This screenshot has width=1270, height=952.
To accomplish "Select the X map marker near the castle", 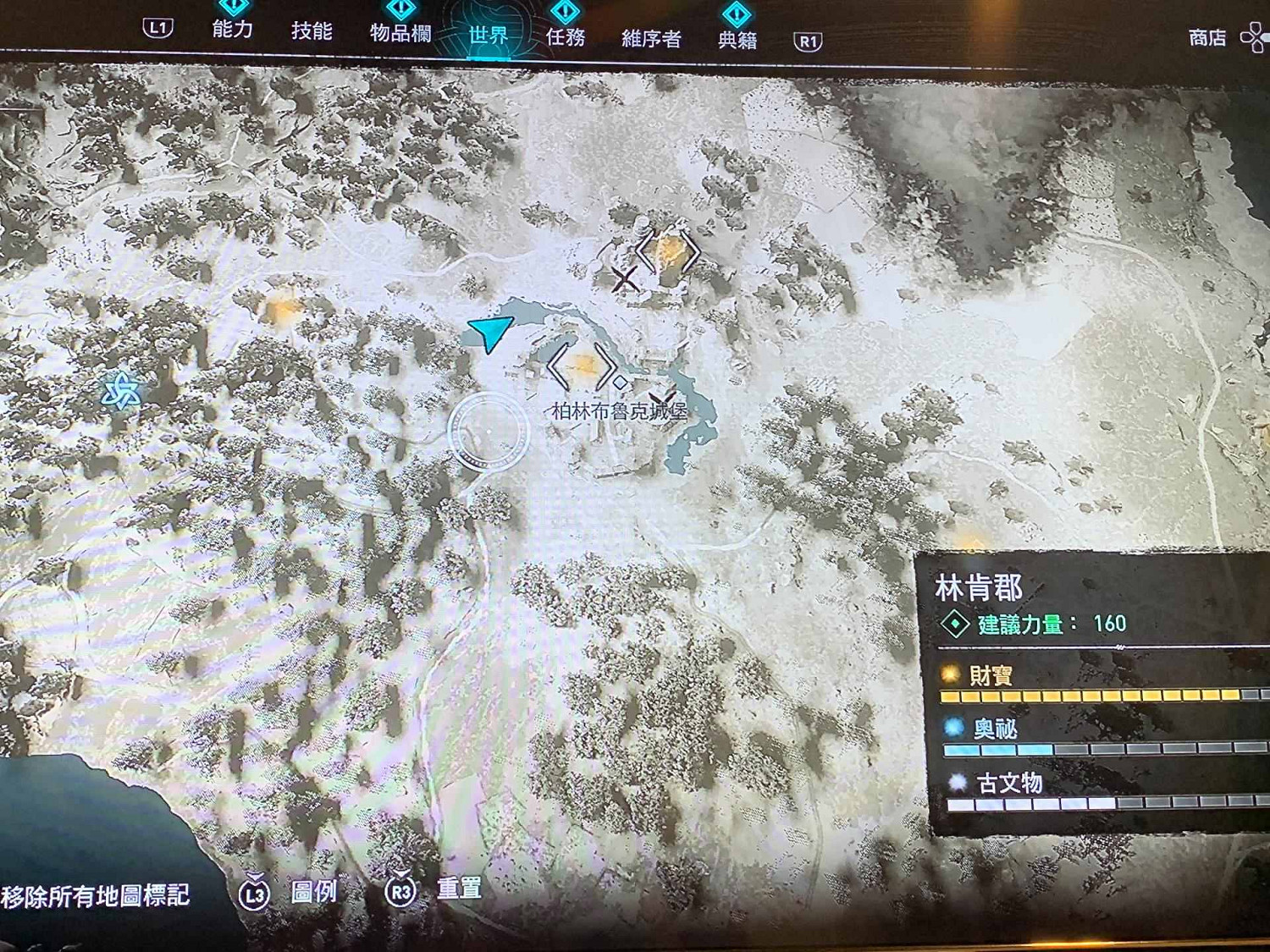I will point(626,279).
